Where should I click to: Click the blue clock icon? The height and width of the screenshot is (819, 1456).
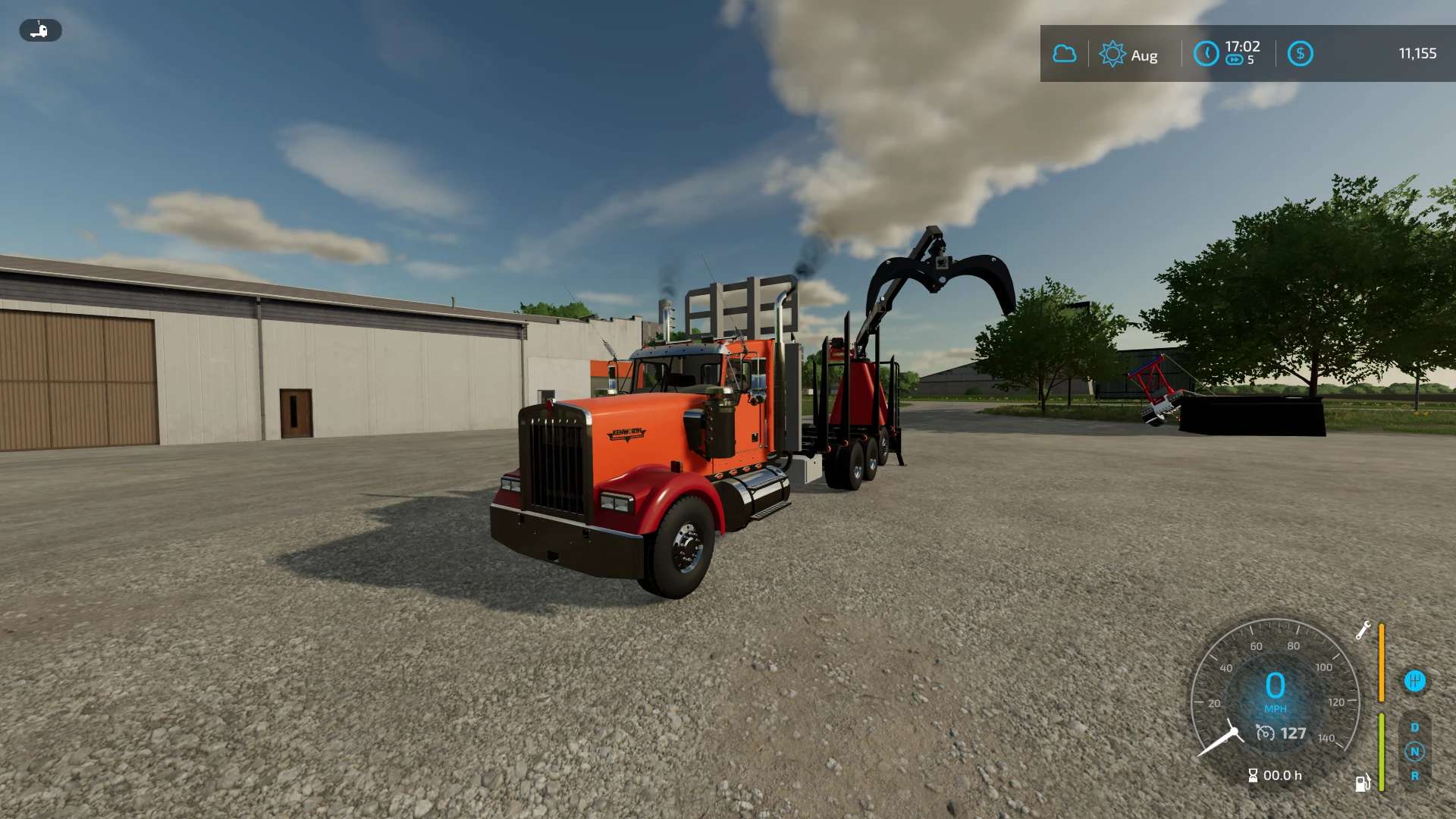point(1206,54)
